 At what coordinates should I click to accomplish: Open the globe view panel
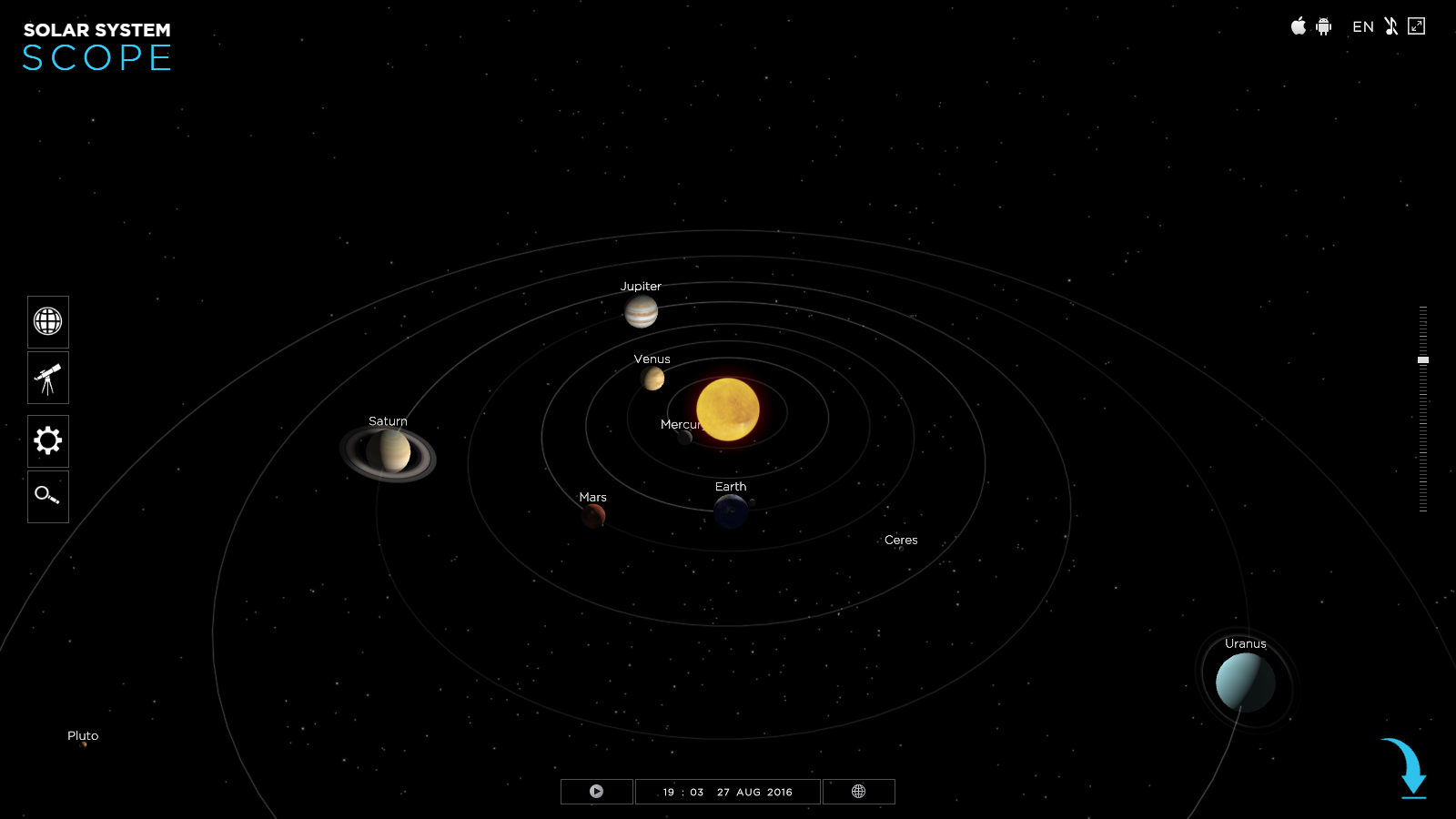point(48,321)
